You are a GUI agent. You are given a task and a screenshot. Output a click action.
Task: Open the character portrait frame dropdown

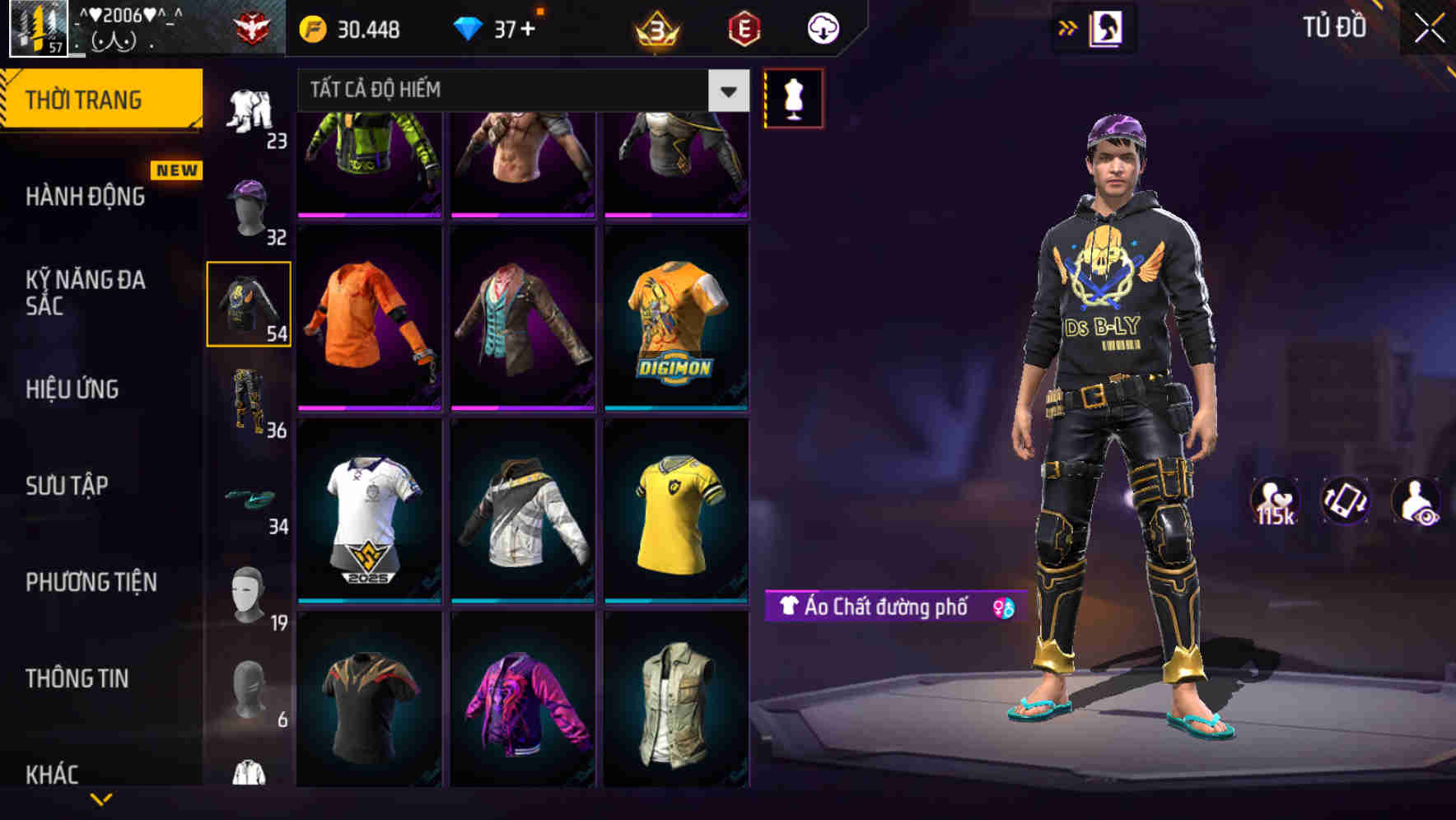click(1108, 27)
